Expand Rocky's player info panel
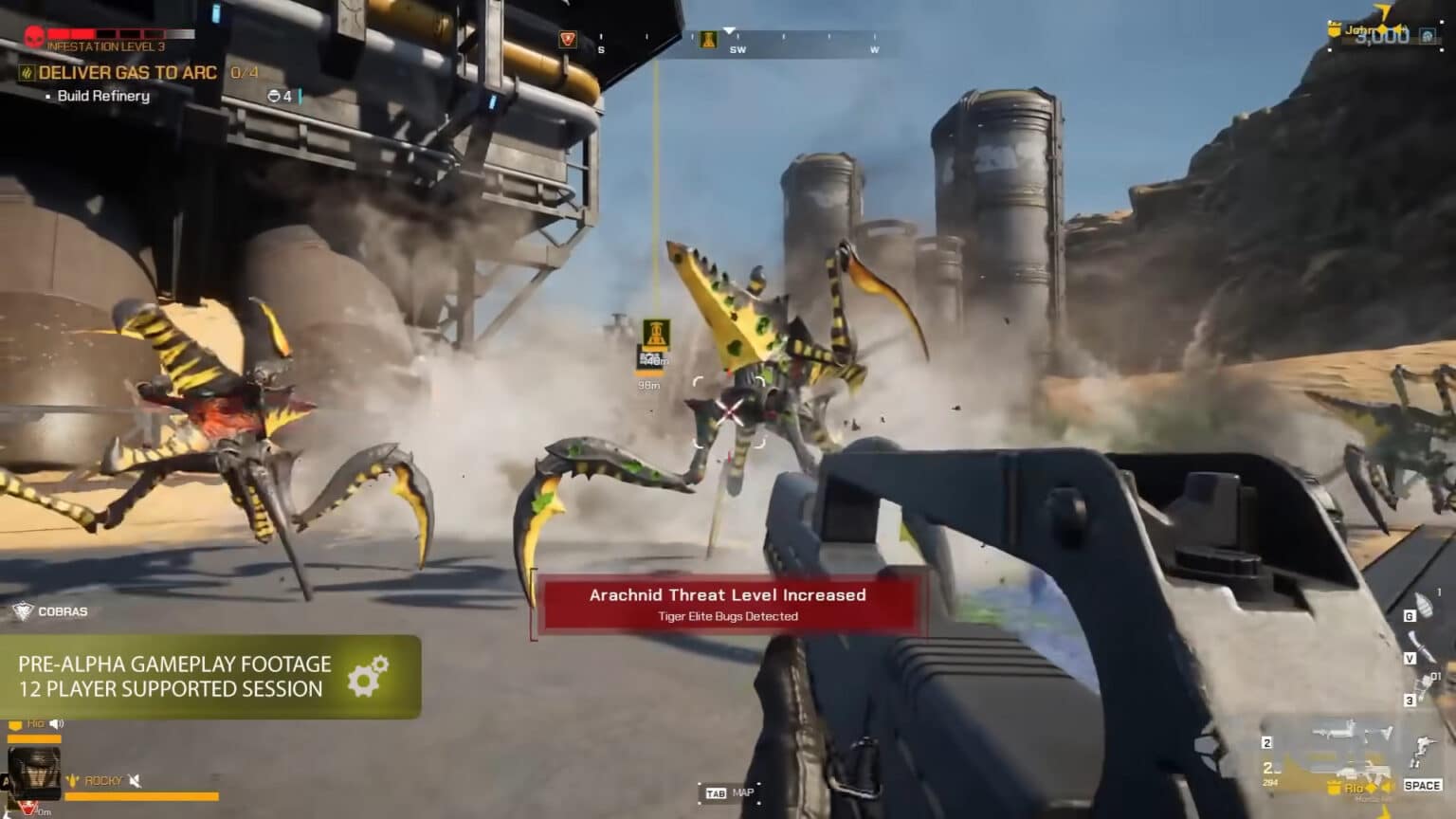 pos(34,775)
